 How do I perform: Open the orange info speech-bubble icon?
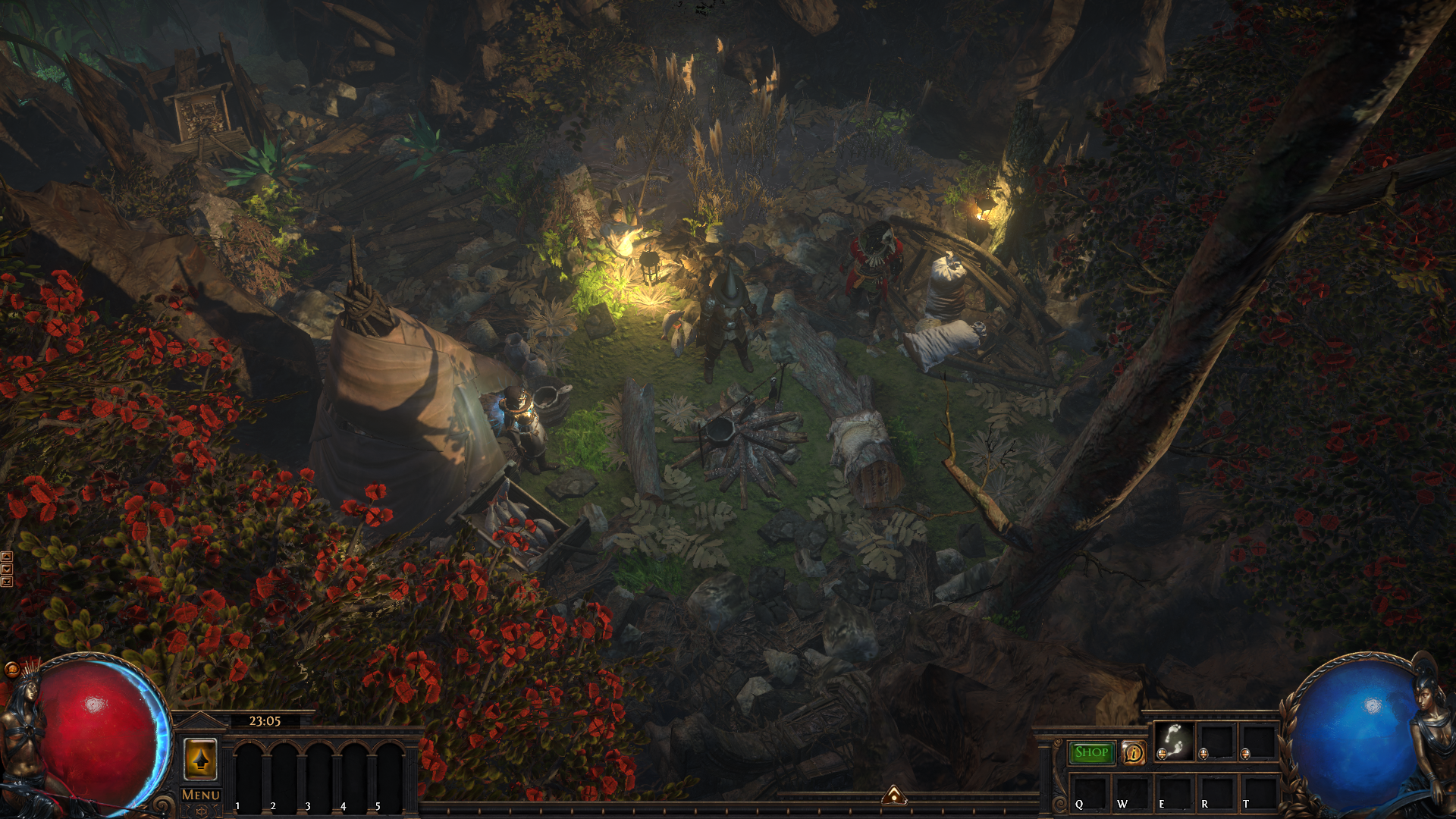click(1134, 753)
